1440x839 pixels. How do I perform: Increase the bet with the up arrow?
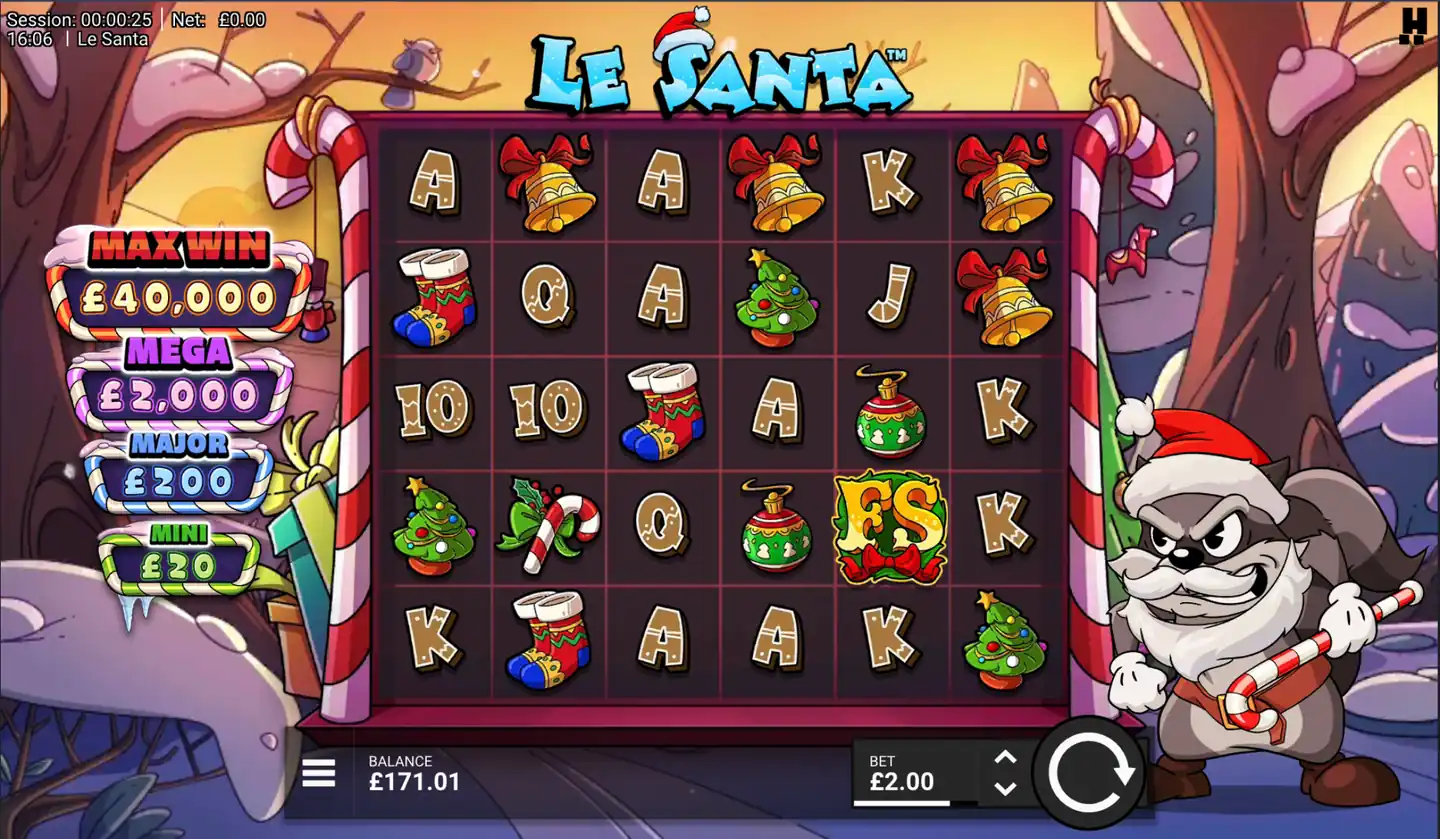pos(1004,757)
